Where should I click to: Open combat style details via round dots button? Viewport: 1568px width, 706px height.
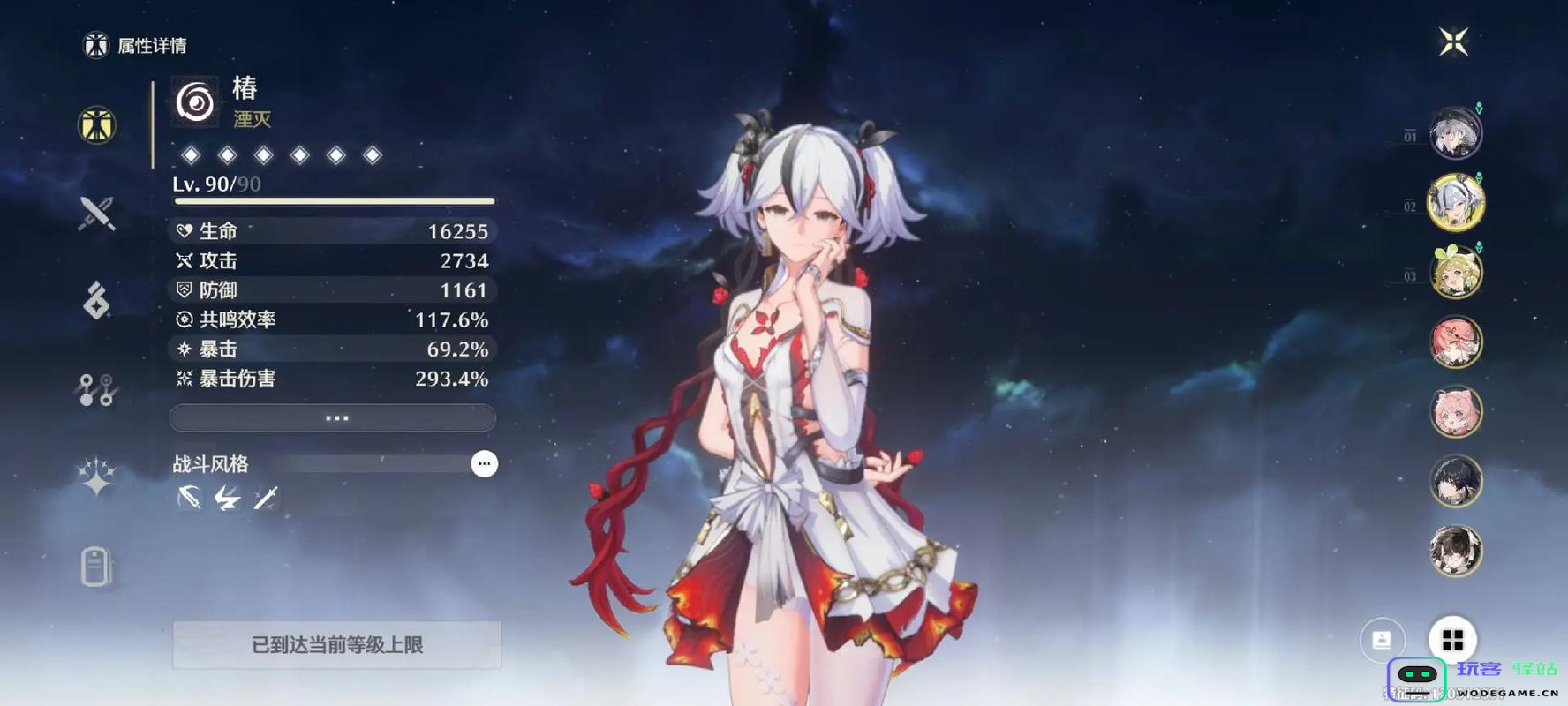pos(484,463)
